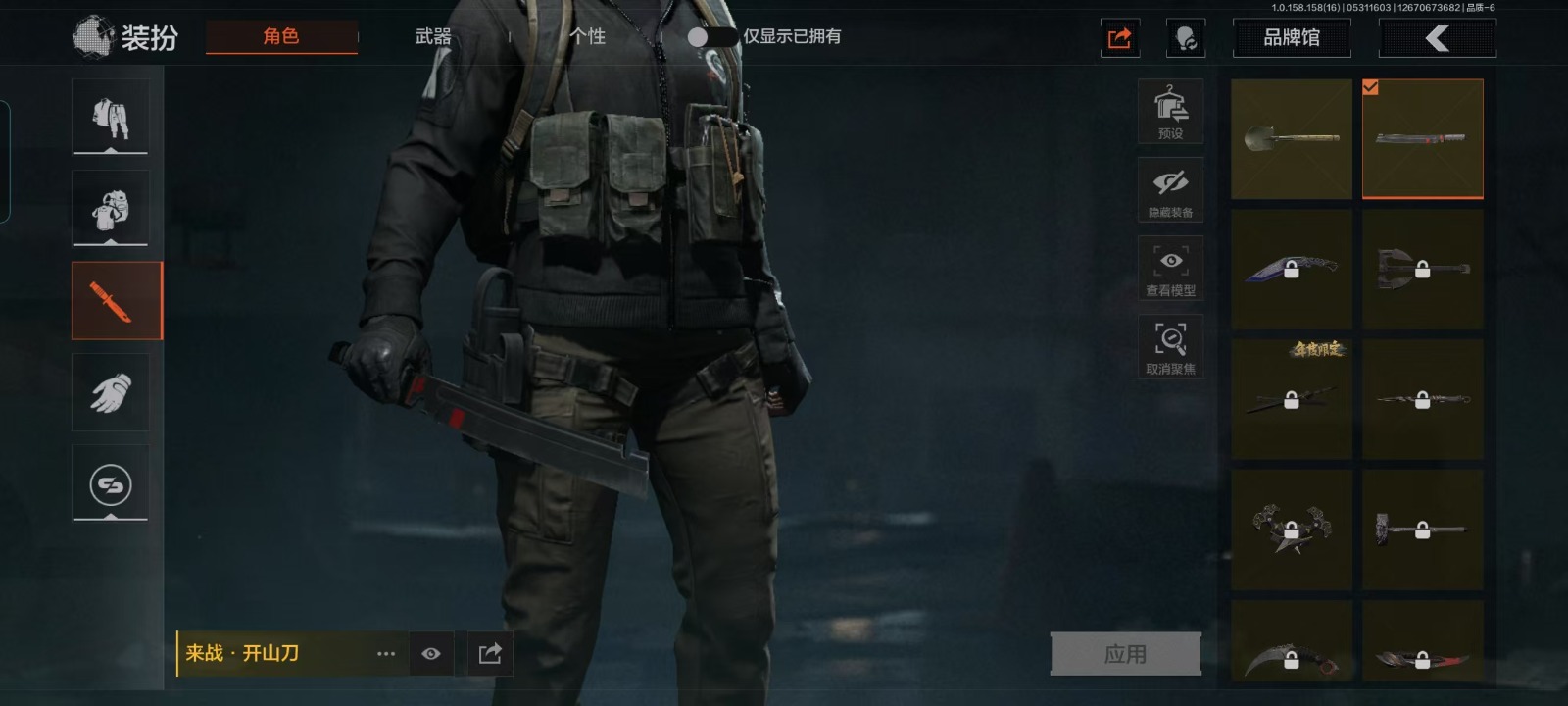
Task: Open the three-dot menu beside 开山刀
Action: (x=386, y=654)
